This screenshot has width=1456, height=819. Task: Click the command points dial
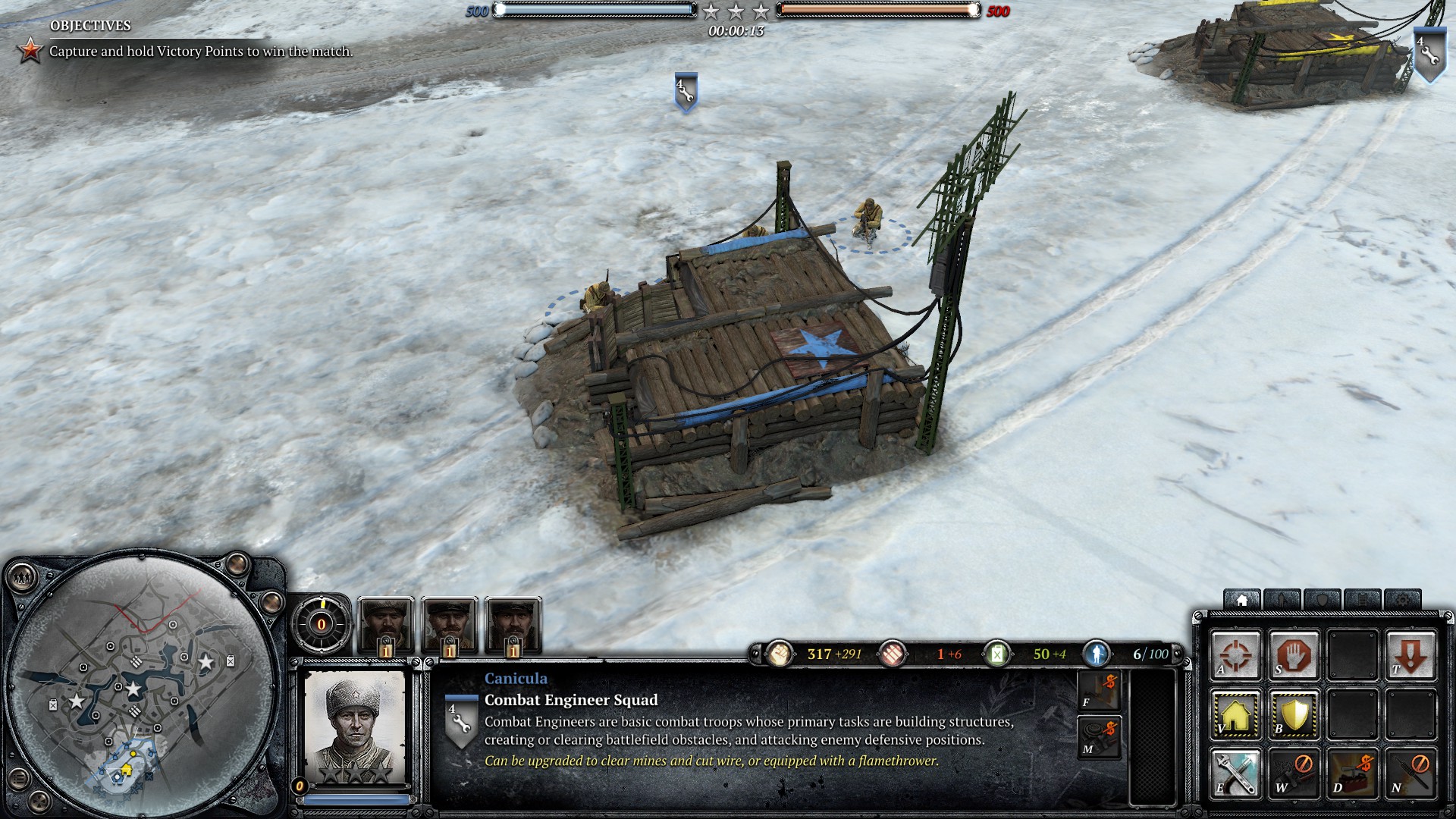[321, 624]
